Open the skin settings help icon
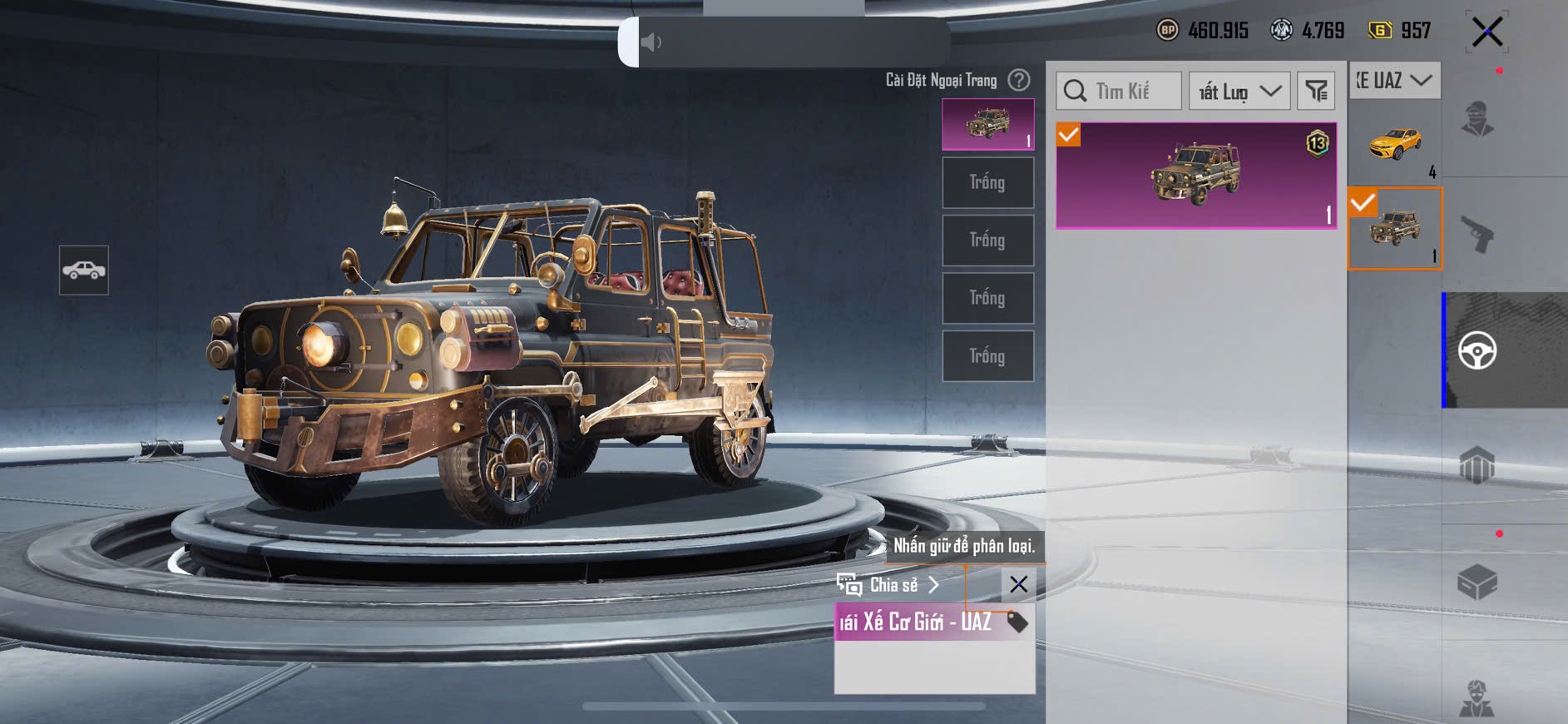1568x724 pixels. 1018,80
